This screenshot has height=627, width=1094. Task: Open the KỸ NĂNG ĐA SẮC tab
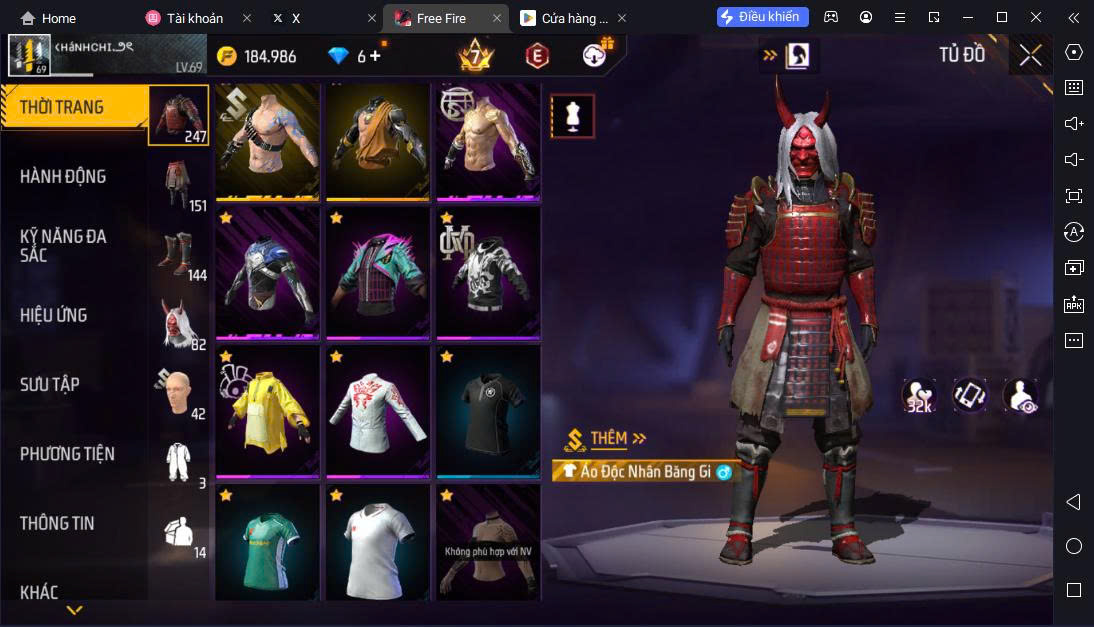point(63,246)
